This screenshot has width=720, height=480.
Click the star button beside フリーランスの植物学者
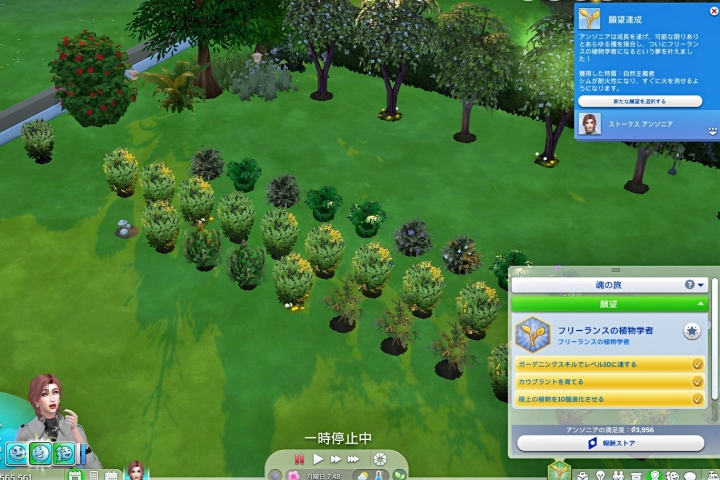tap(692, 331)
